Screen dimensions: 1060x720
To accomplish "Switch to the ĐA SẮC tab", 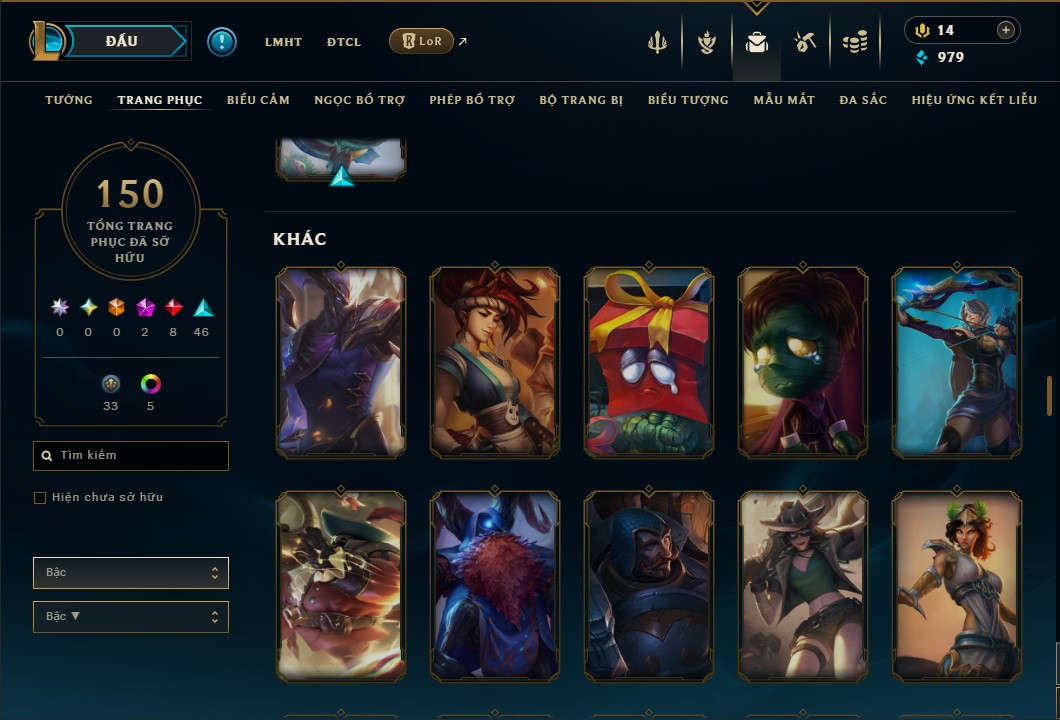I will click(x=863, y=100).
